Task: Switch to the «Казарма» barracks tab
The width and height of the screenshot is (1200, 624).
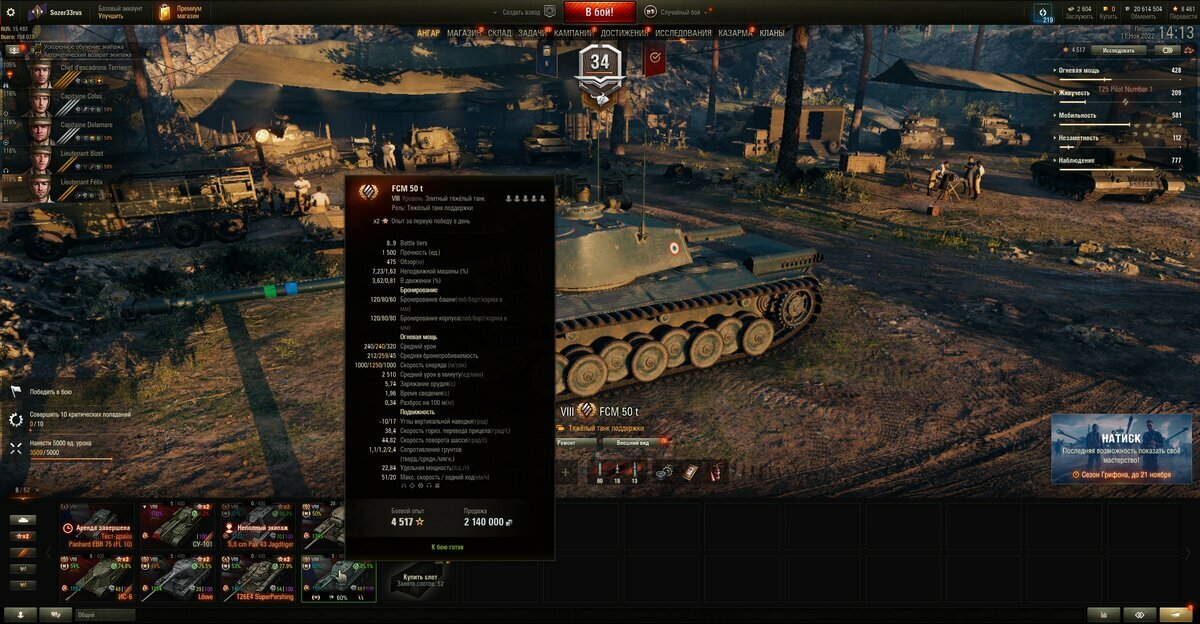Action: tap(735, 33)
